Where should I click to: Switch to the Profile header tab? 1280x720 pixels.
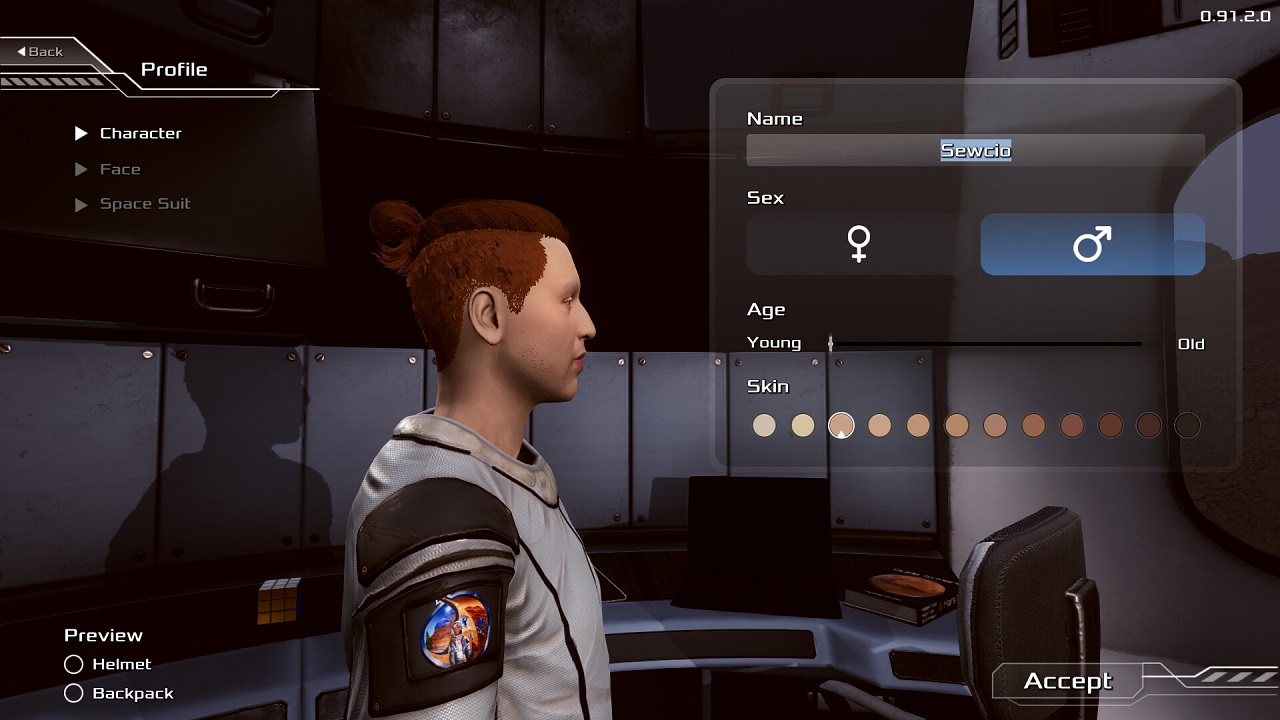(x=174, y=69)
